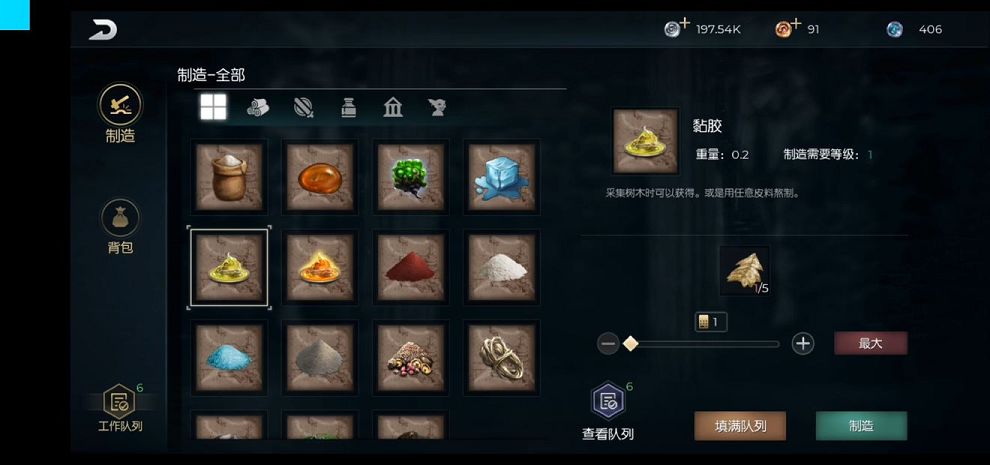This screenshot has height=465, width=990.
Task: Increase crafting quantity with plus button
Action: pos(802,344)
